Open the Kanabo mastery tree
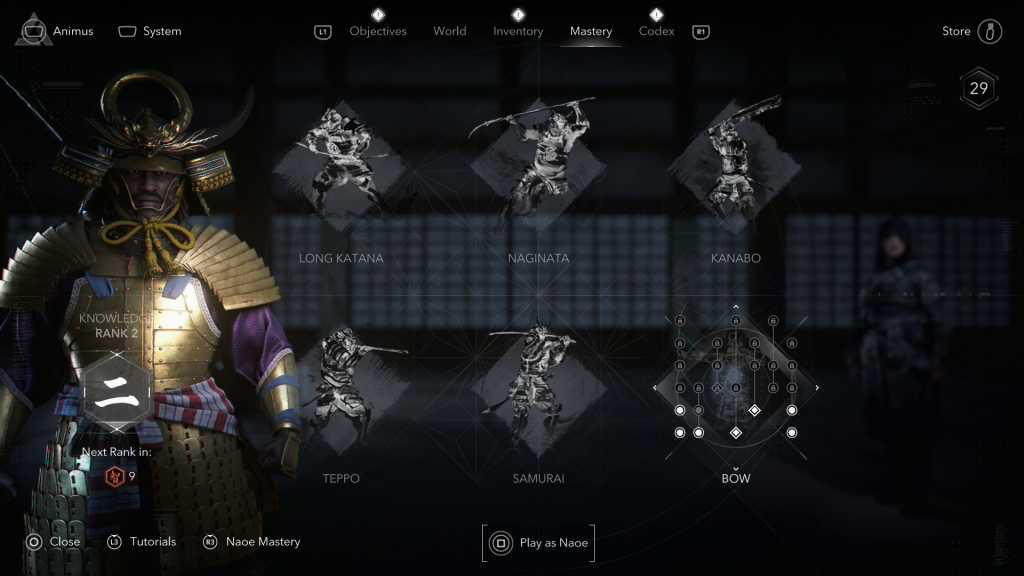Image resolution: width=1024 pixels, height=576 pixels. [x=735, y=165]
